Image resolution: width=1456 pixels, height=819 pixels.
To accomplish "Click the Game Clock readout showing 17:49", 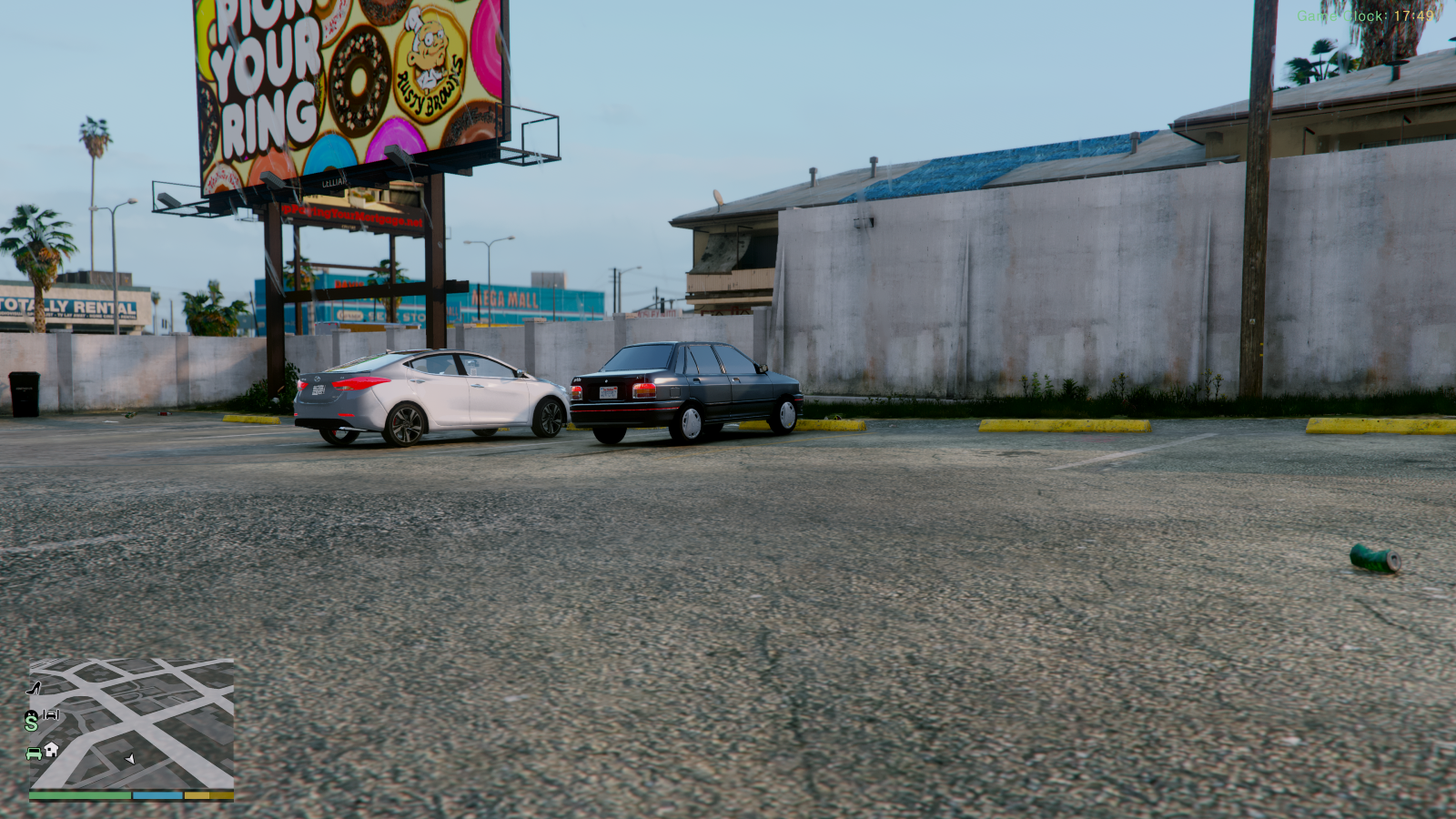I will tap(1367, 15).
